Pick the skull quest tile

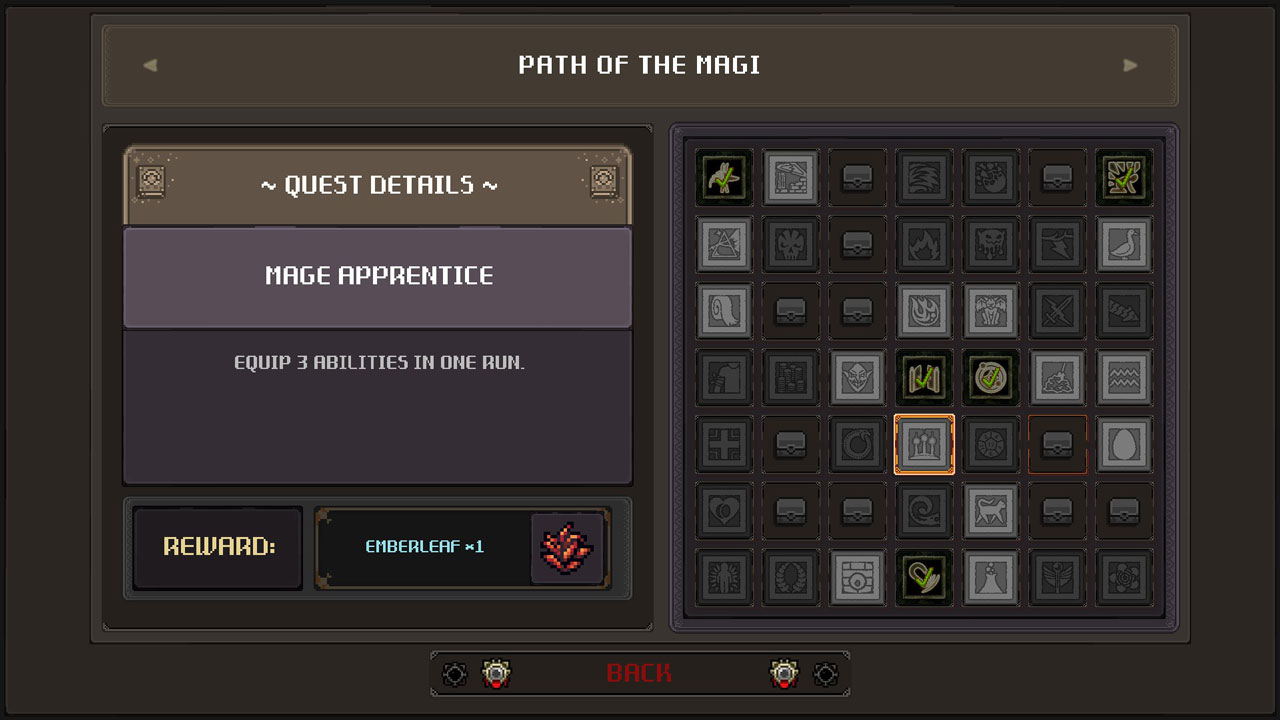(x=791, y=244)
